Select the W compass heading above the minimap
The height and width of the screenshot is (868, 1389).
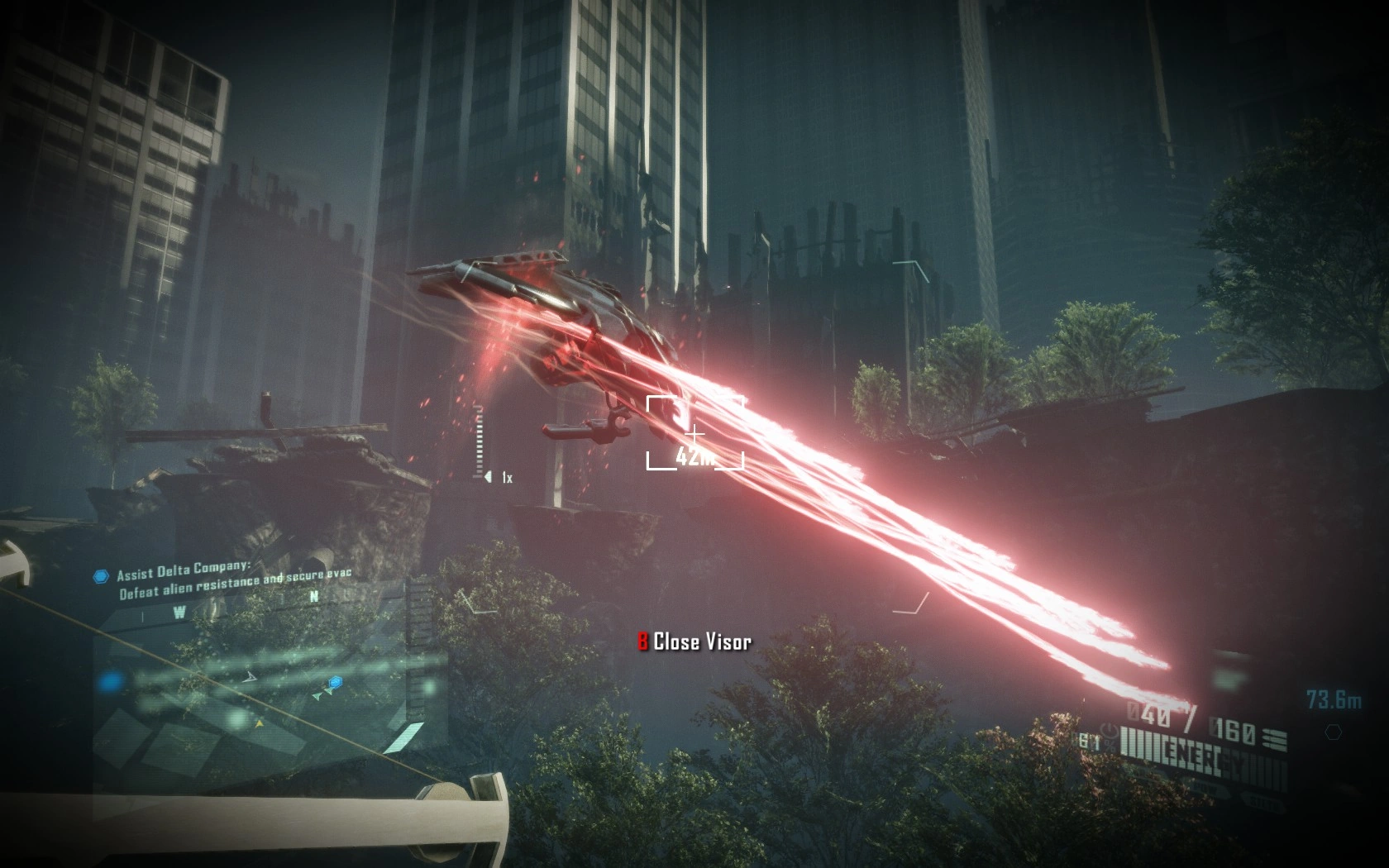[179, 611]
